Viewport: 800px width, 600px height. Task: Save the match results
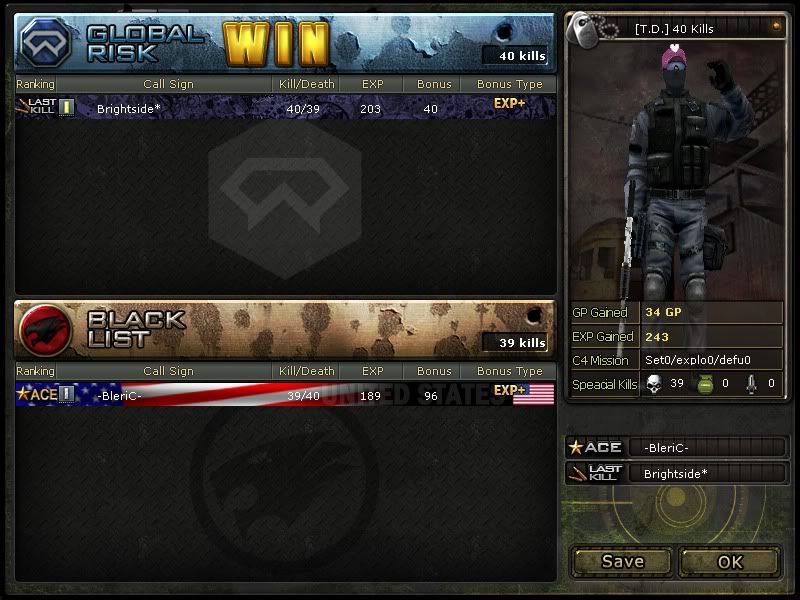pyautogui.click(x=622, y=561)
